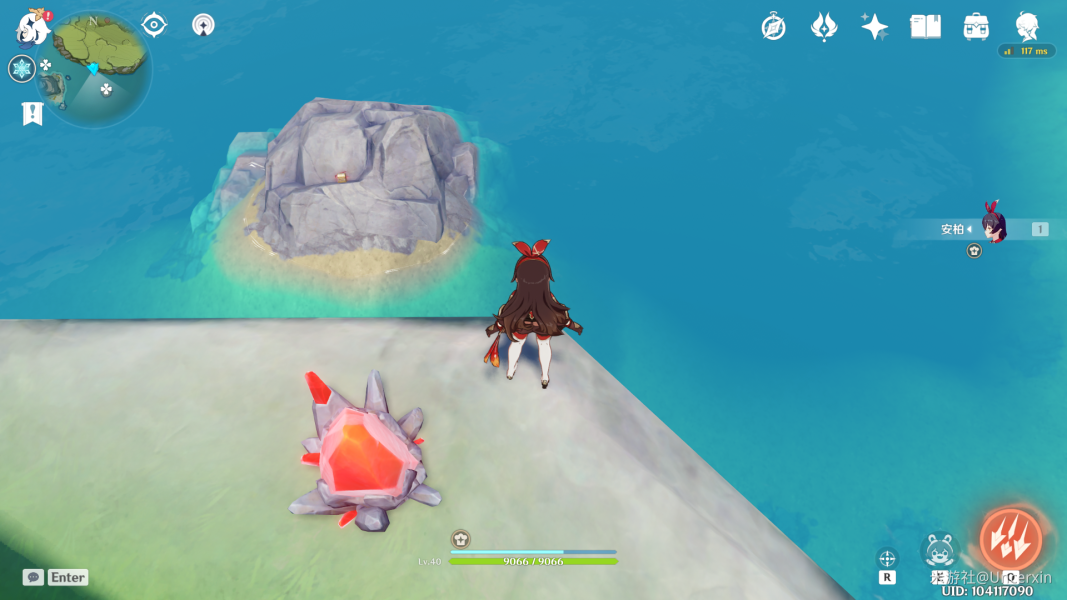Open the Wish menu wings icon

[x=823, y=27]
